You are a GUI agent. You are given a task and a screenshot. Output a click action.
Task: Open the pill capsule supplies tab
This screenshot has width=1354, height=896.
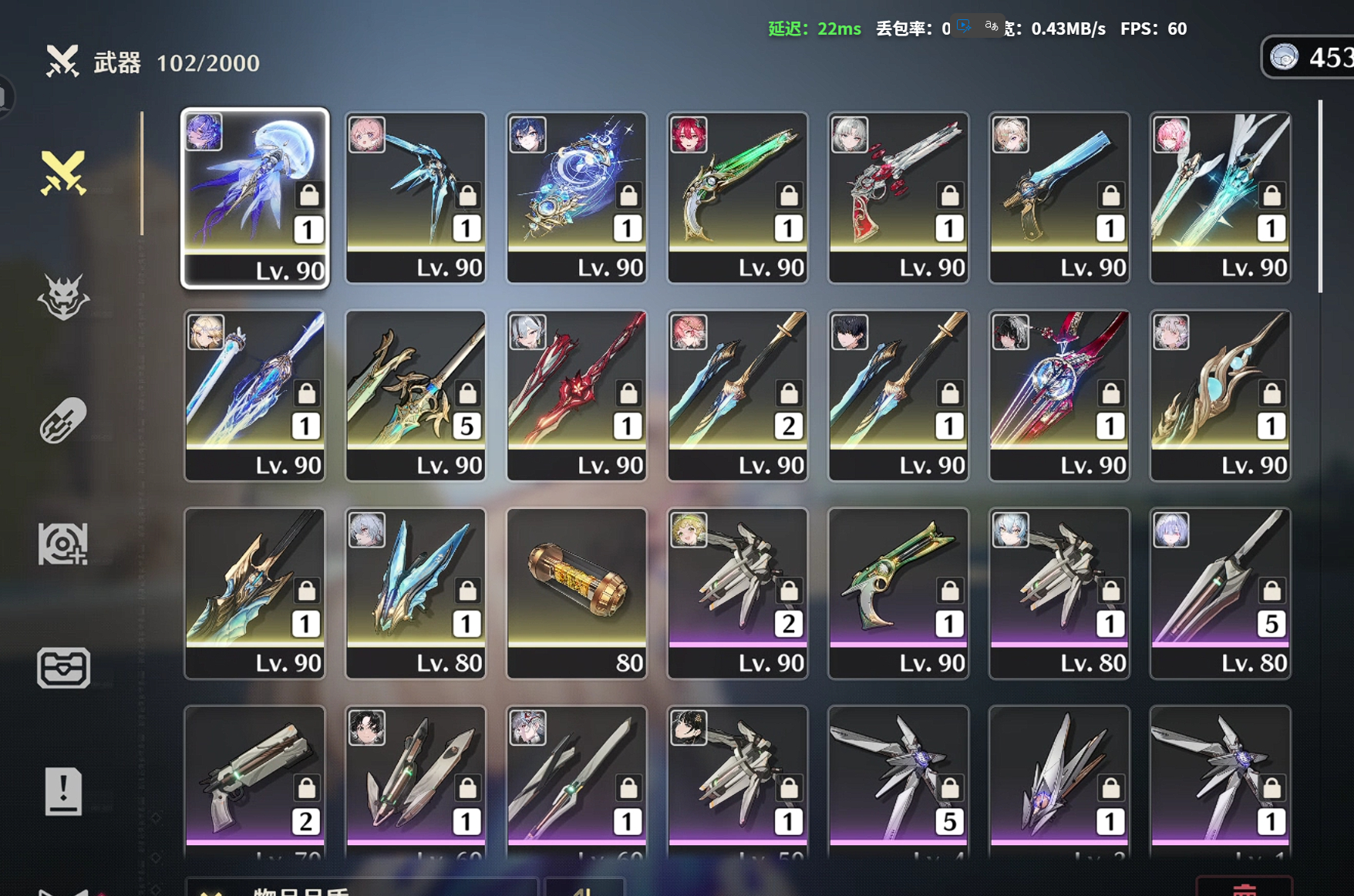click(x=63, y=420)
